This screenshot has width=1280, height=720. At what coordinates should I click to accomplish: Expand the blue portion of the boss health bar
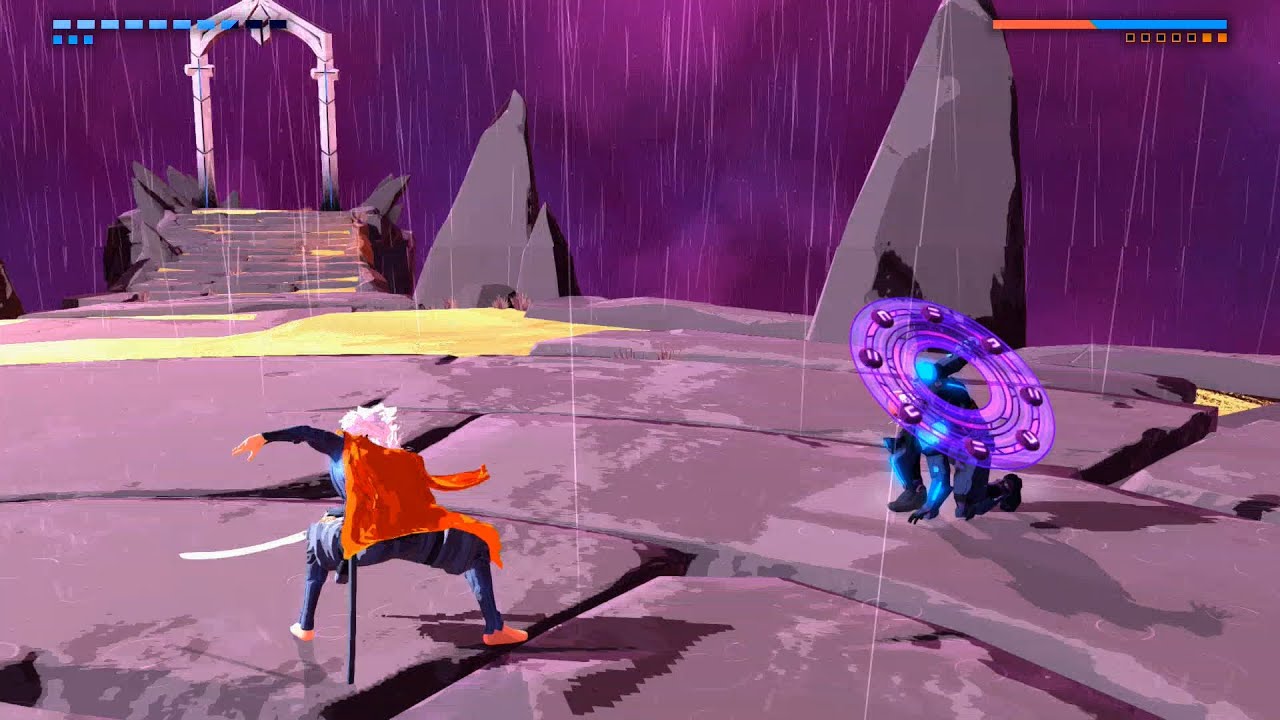click(x=1160, y=25)
